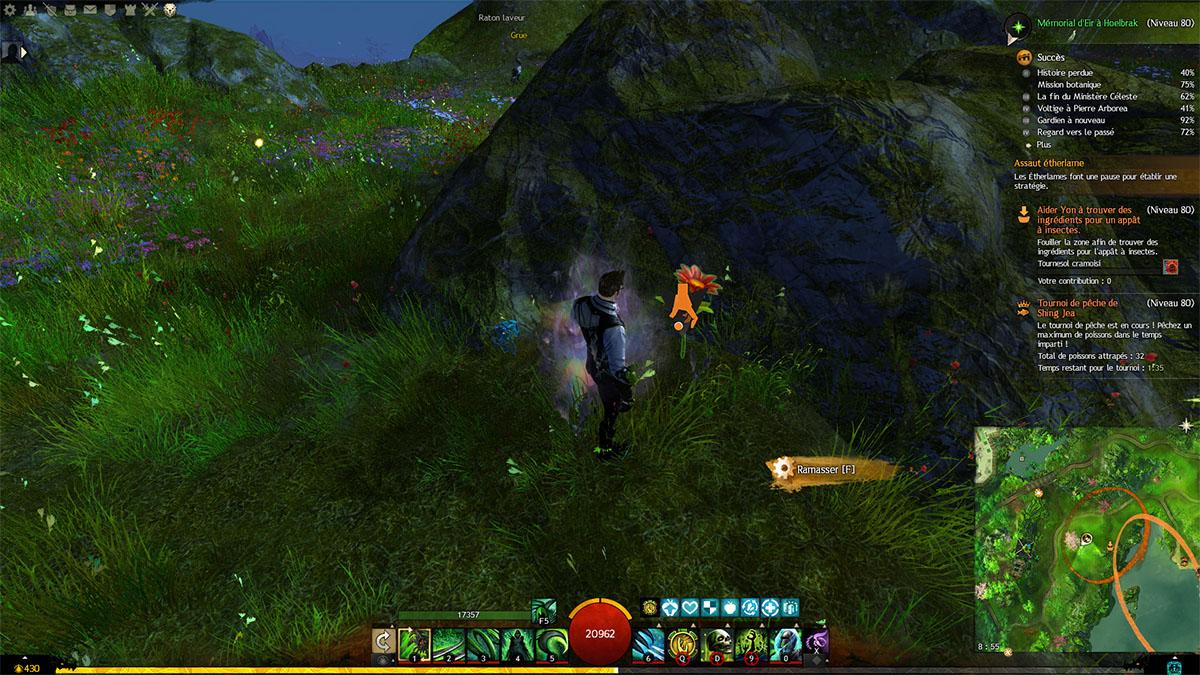Select the Mémorial d'Eir à Hoelbrak story objective

[1085, 22]
